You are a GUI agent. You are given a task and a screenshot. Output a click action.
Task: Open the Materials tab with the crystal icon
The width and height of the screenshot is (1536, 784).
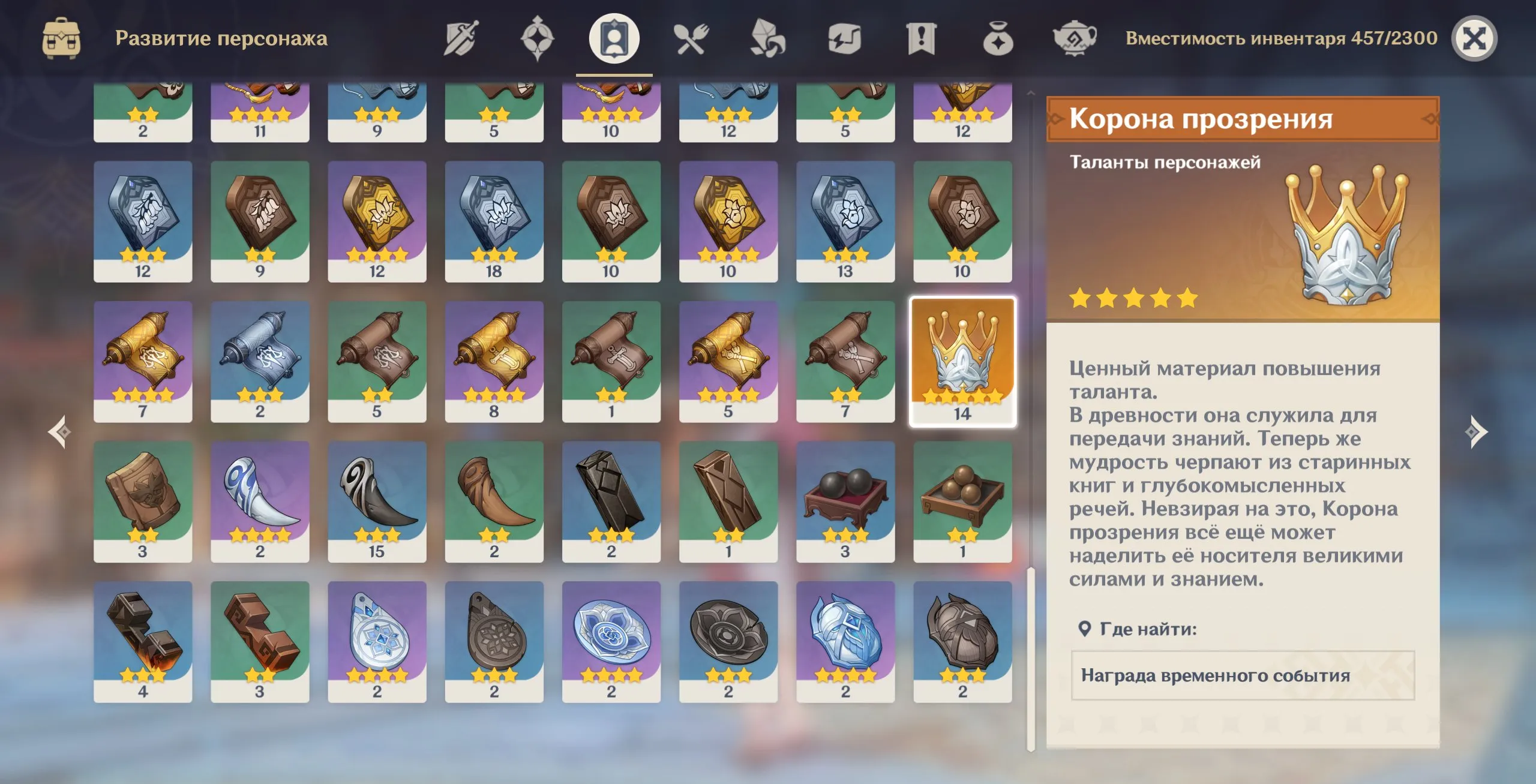[x=767, y=39]
